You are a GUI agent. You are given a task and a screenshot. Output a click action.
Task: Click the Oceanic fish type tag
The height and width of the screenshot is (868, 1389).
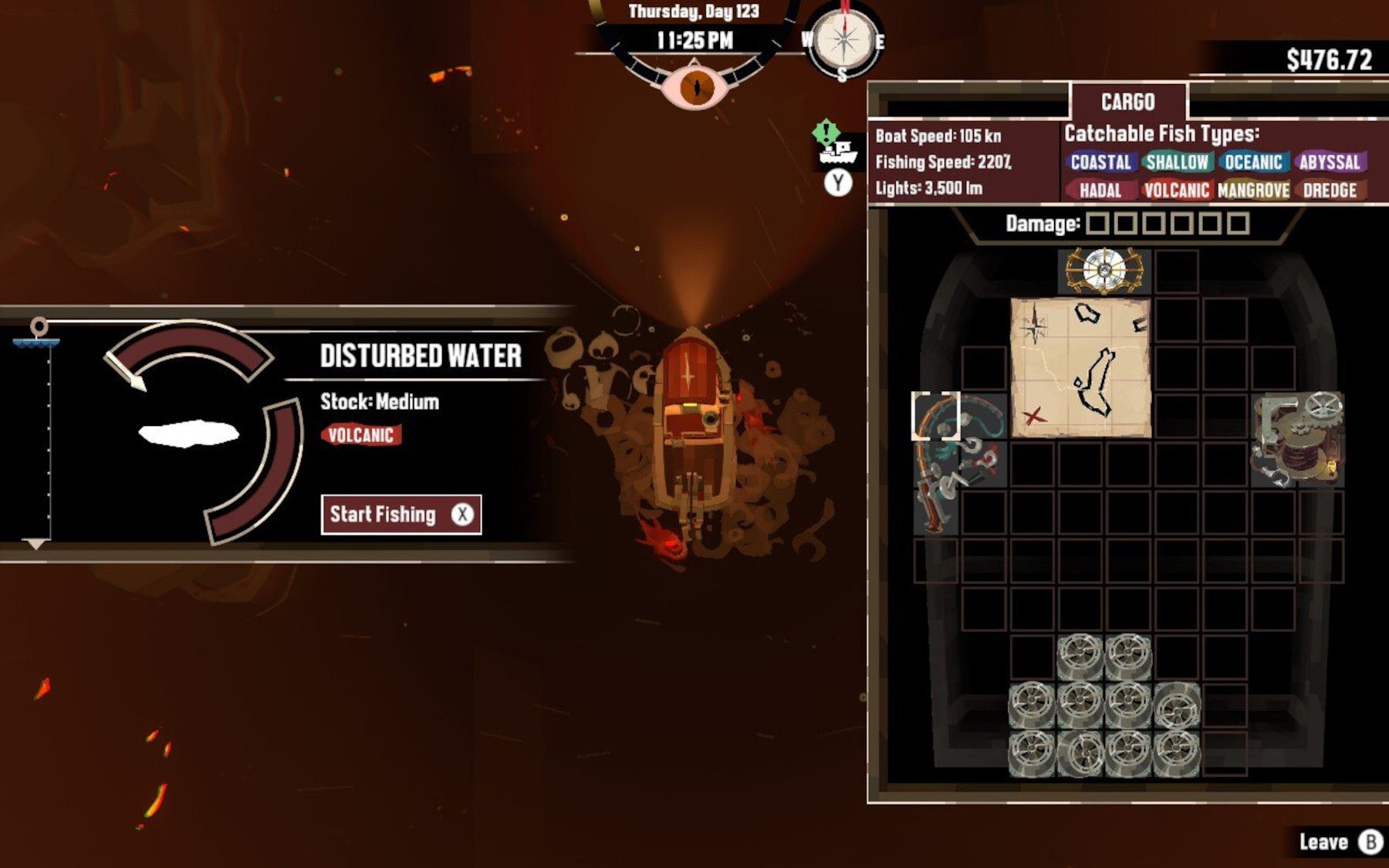[x=1253, y=162]
